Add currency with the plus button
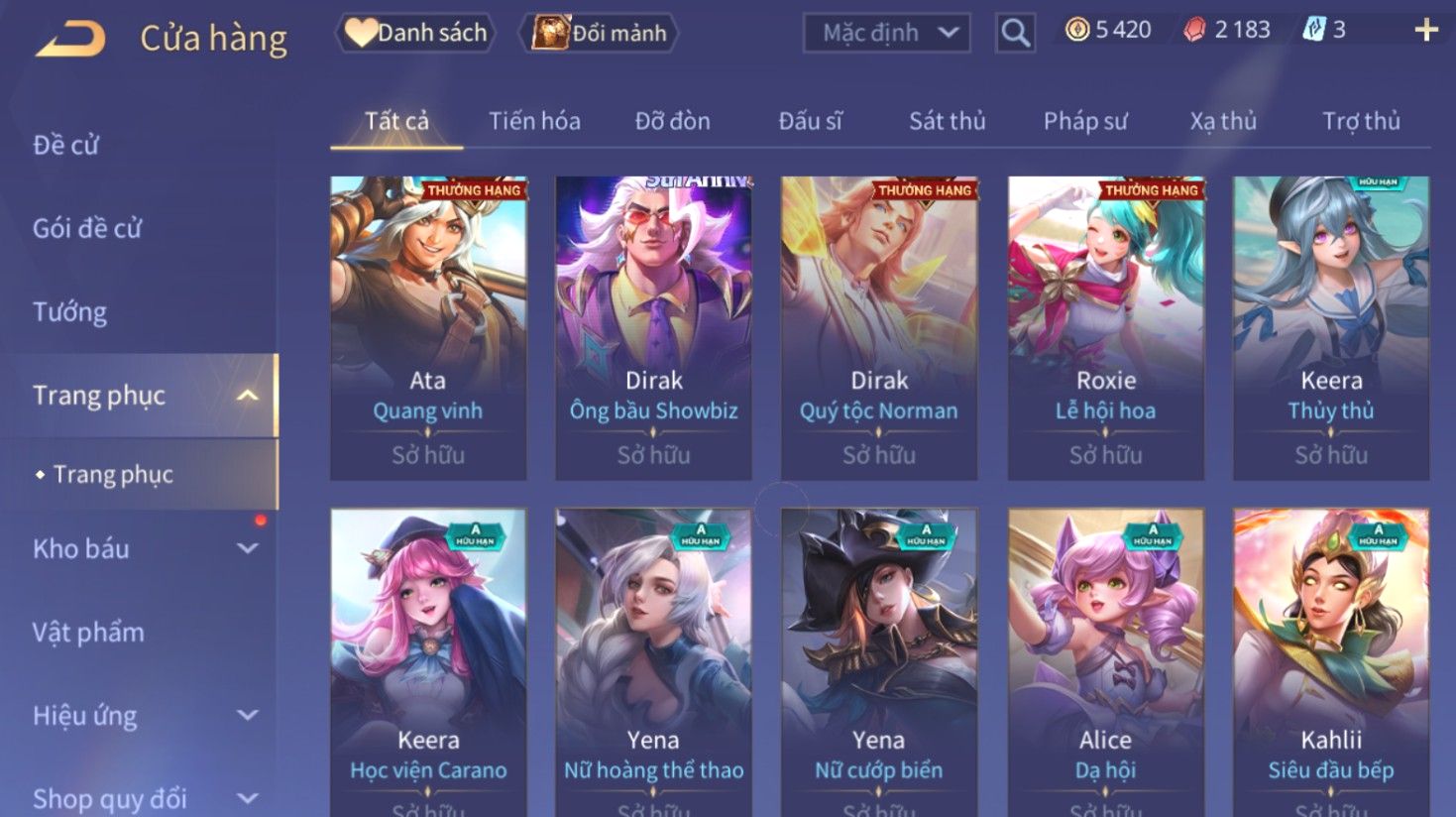Viewport: 1456px width, 817px height. (1425, 30)
